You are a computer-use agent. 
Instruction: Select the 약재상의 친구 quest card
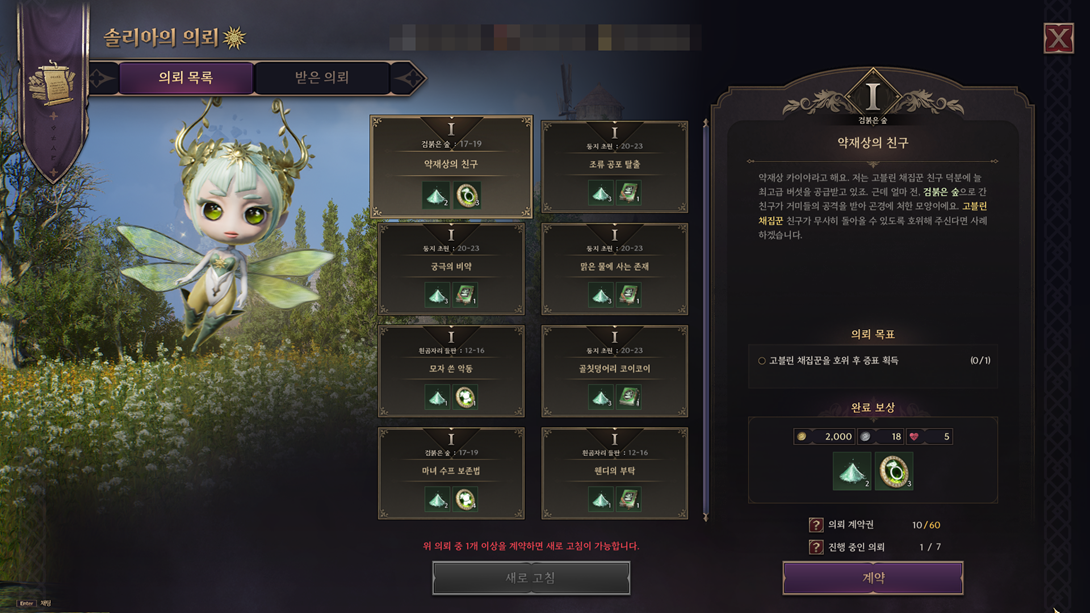(451, 166)
